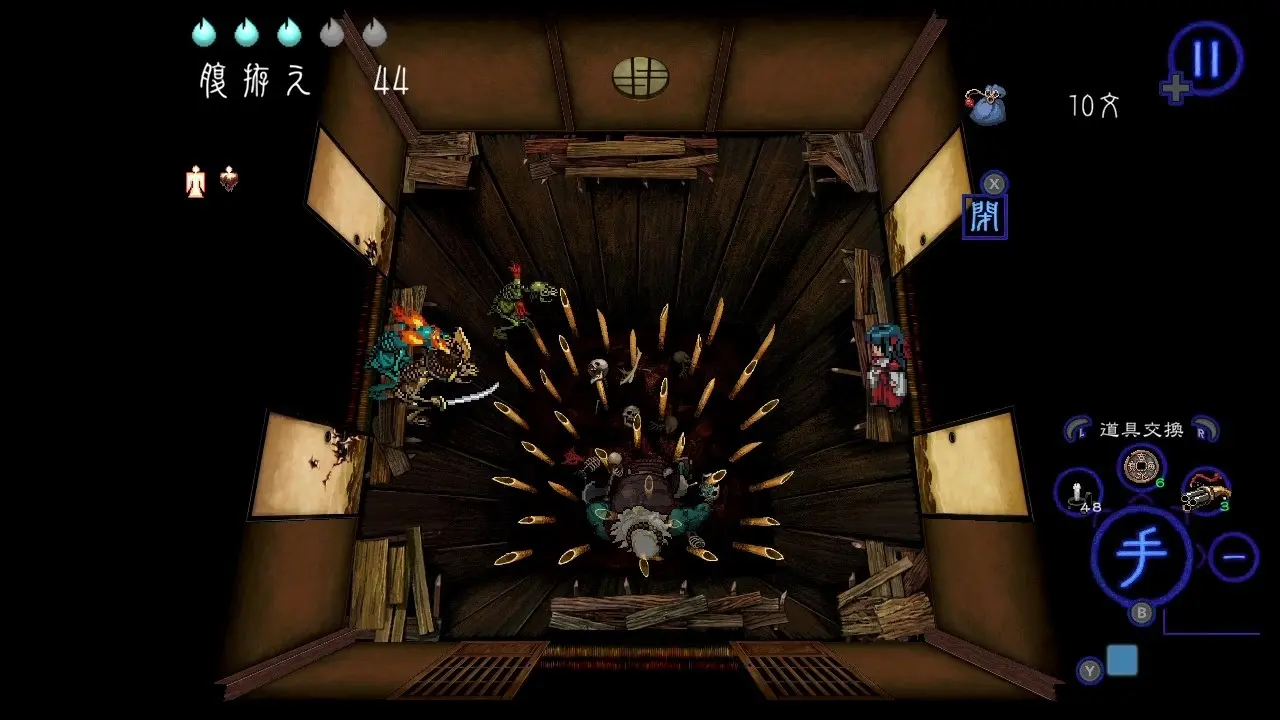Click the paper effigy status icon
1280x720 pixels.
click(x=193, y=181)
